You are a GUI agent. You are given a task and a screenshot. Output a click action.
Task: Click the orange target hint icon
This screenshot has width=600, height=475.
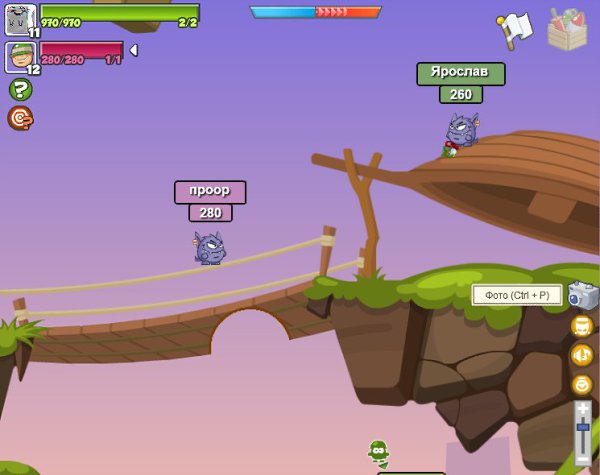[x=20, y=119]
